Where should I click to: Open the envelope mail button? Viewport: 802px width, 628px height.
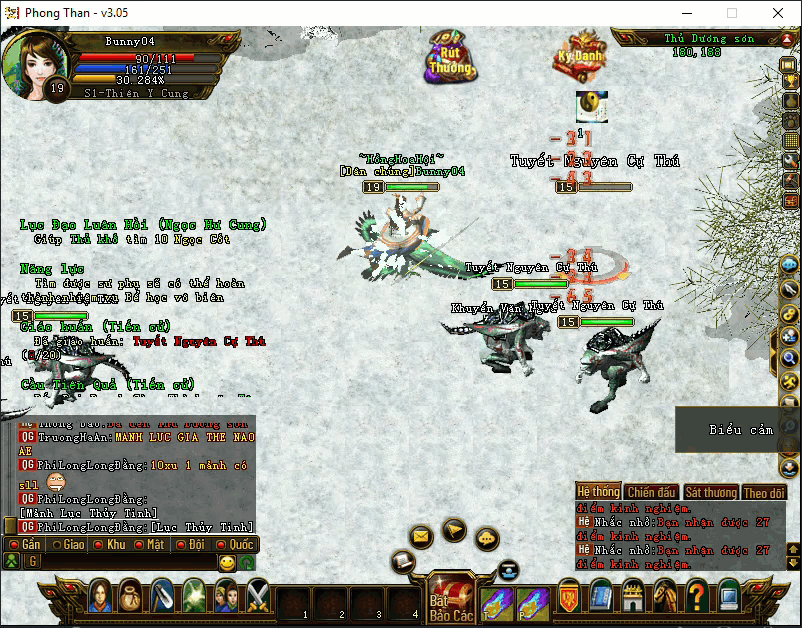click(421, 537)
